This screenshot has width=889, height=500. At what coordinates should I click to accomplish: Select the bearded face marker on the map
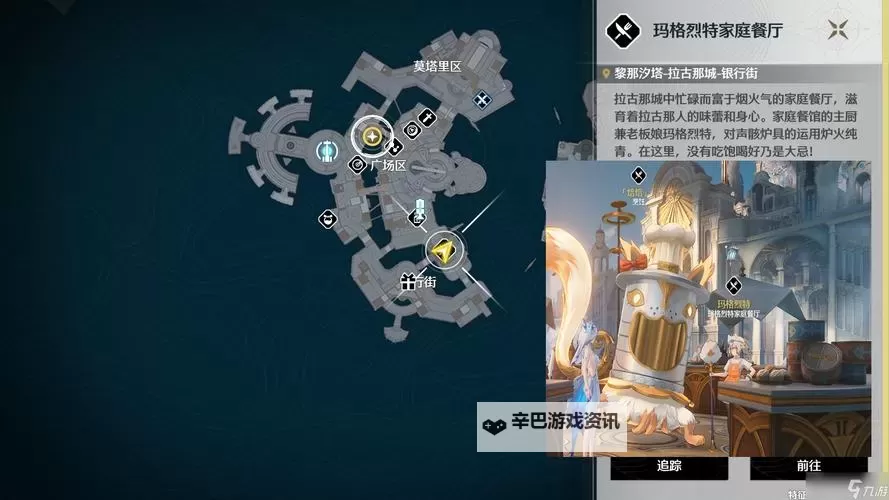(327, 218)
